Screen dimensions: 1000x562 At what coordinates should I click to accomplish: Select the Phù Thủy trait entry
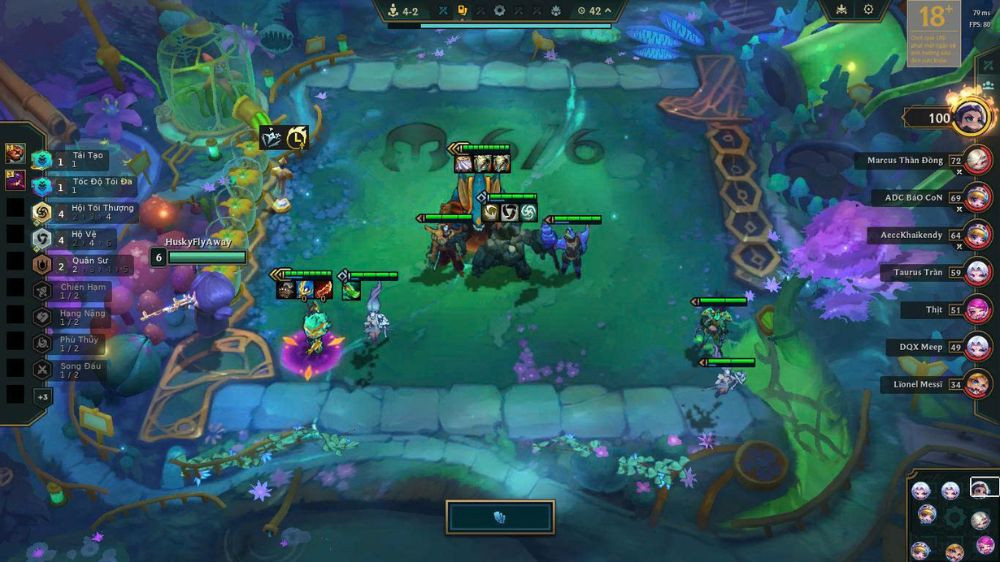pyautogui.click(x=70, y=343)
